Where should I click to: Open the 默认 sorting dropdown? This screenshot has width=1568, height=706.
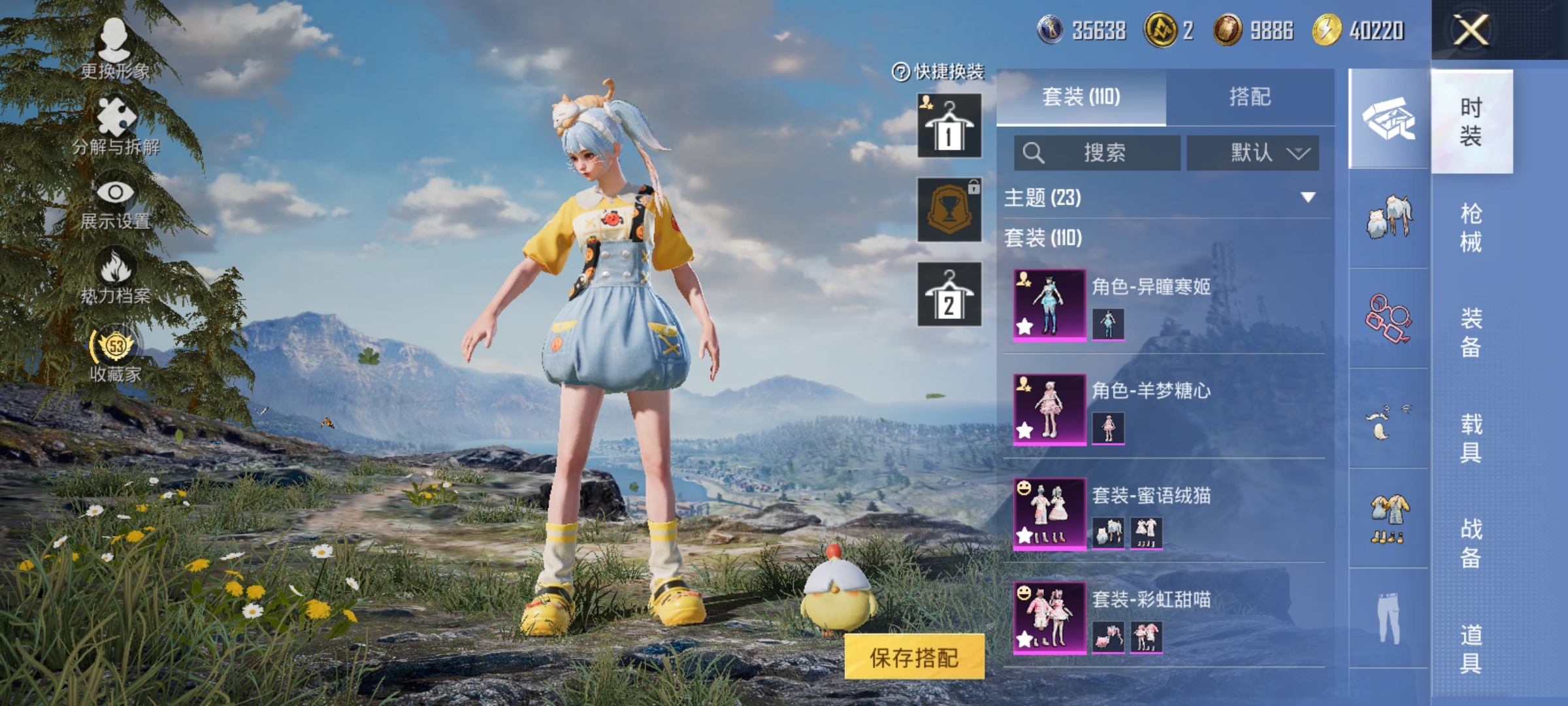1251,152
